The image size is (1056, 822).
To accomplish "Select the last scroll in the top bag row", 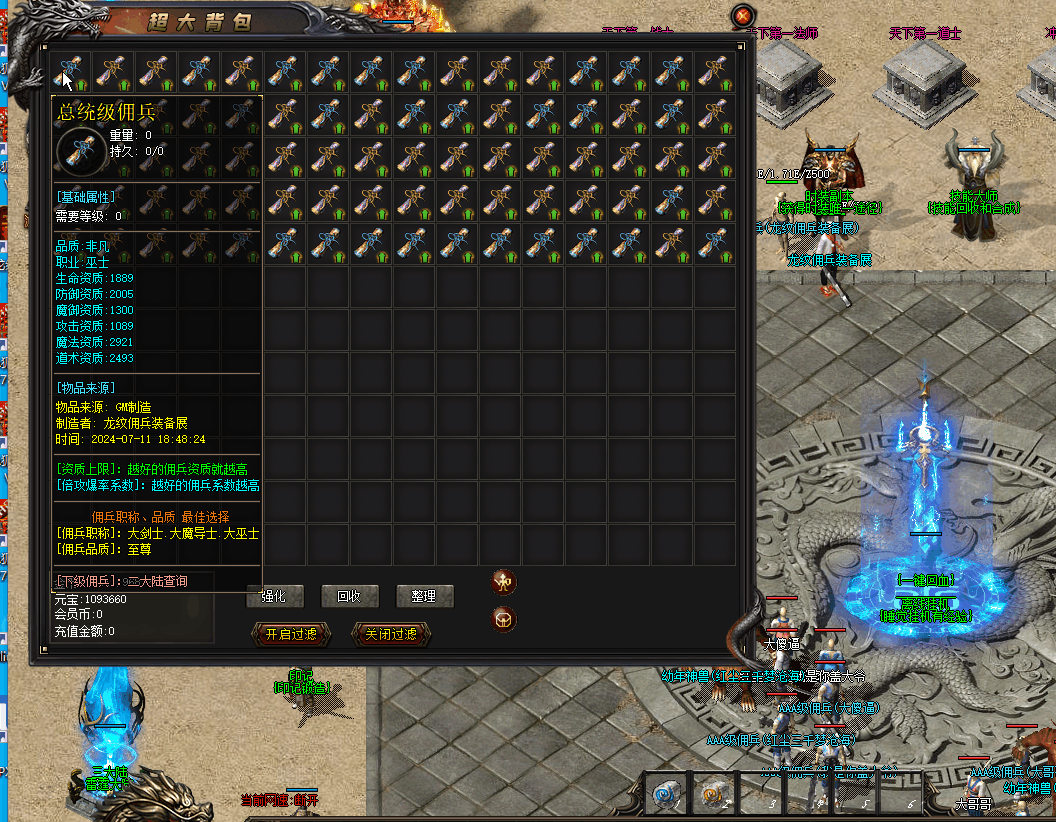I will [x=714, y=71].
